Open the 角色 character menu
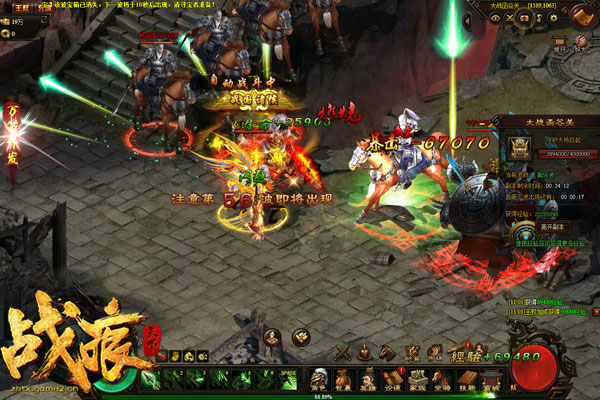 [x=319, y=382]
